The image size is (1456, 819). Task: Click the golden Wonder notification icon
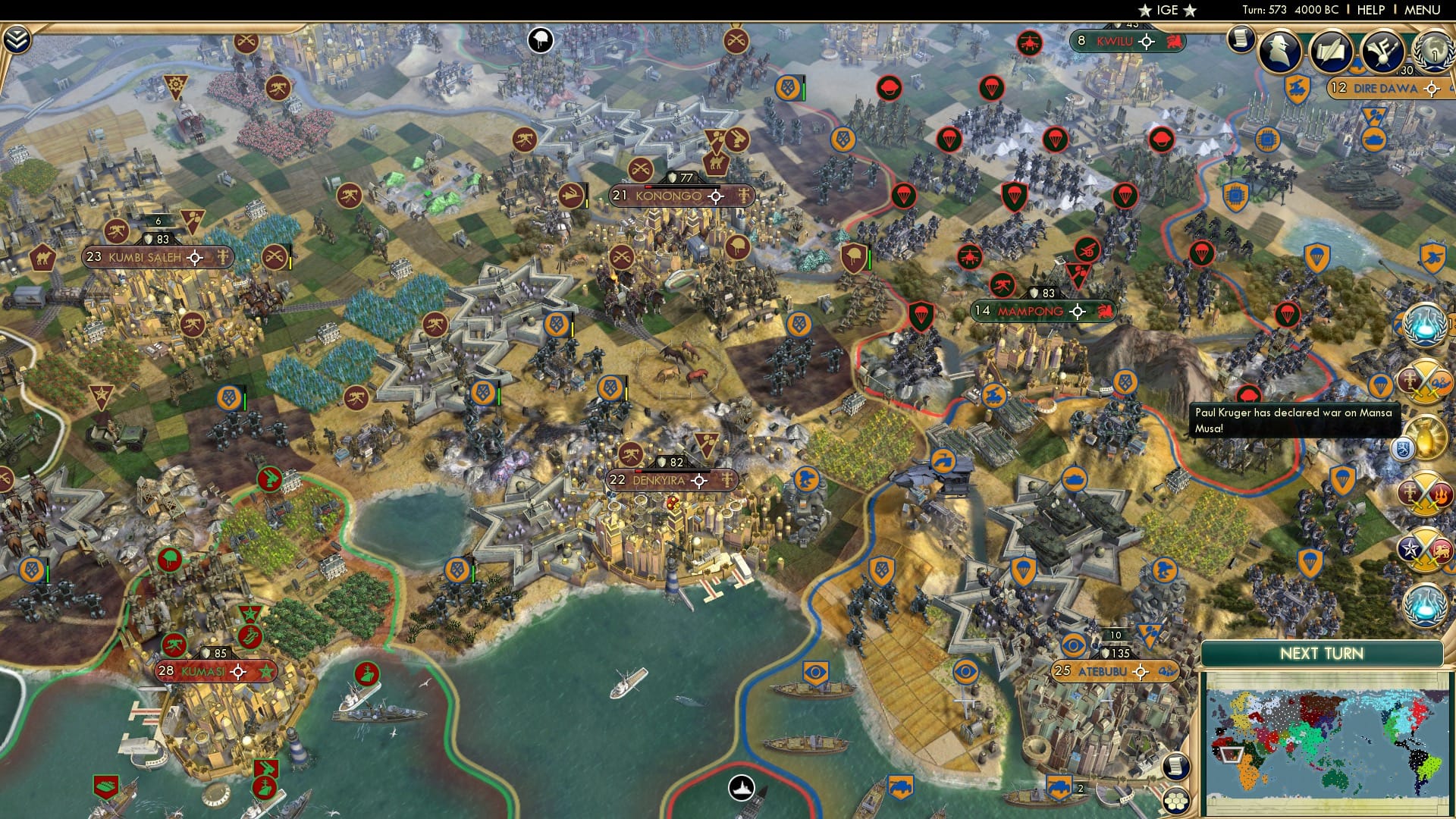tap(1428, 437)
